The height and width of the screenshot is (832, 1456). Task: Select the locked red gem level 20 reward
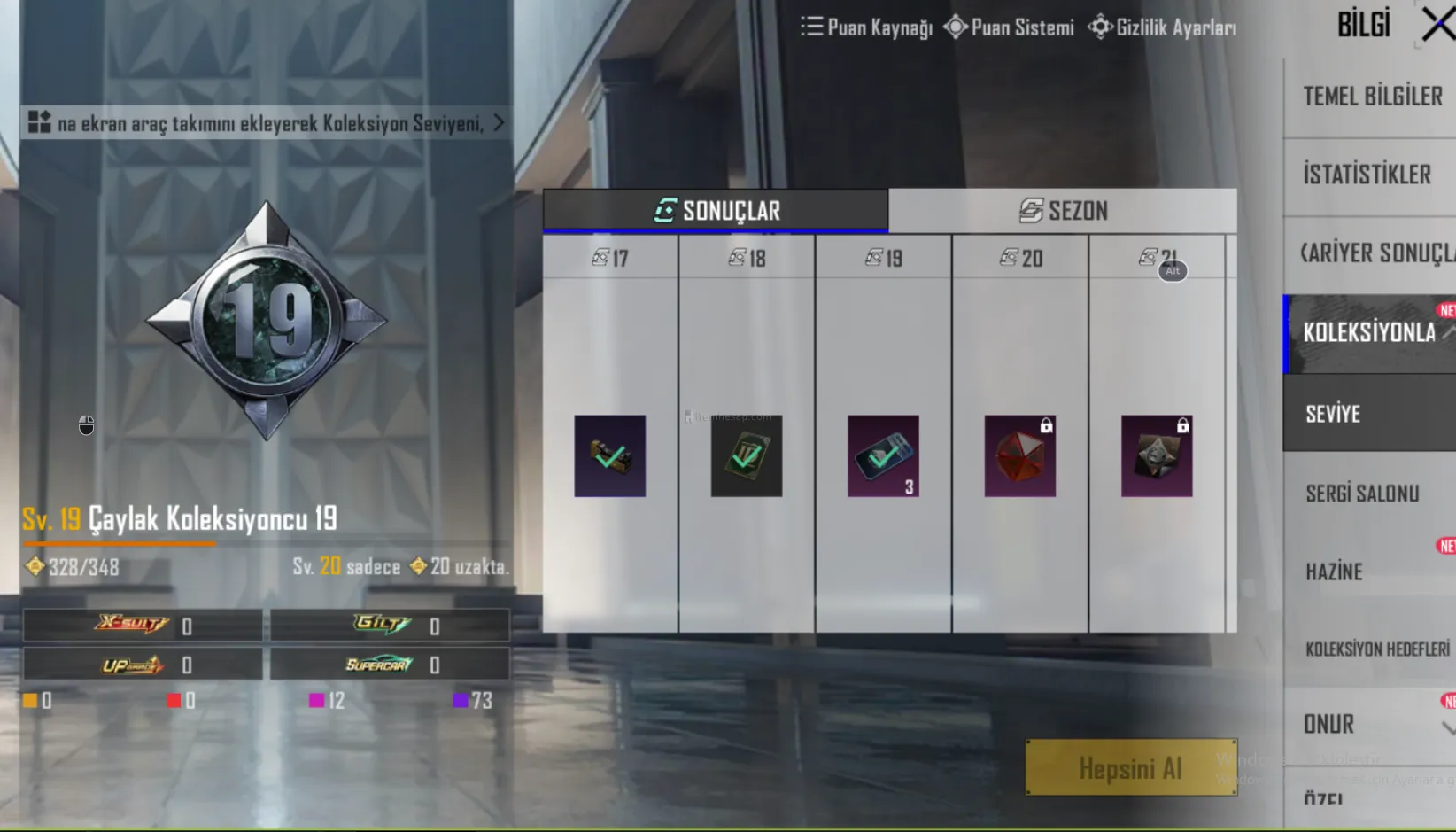click(1019, 456)
